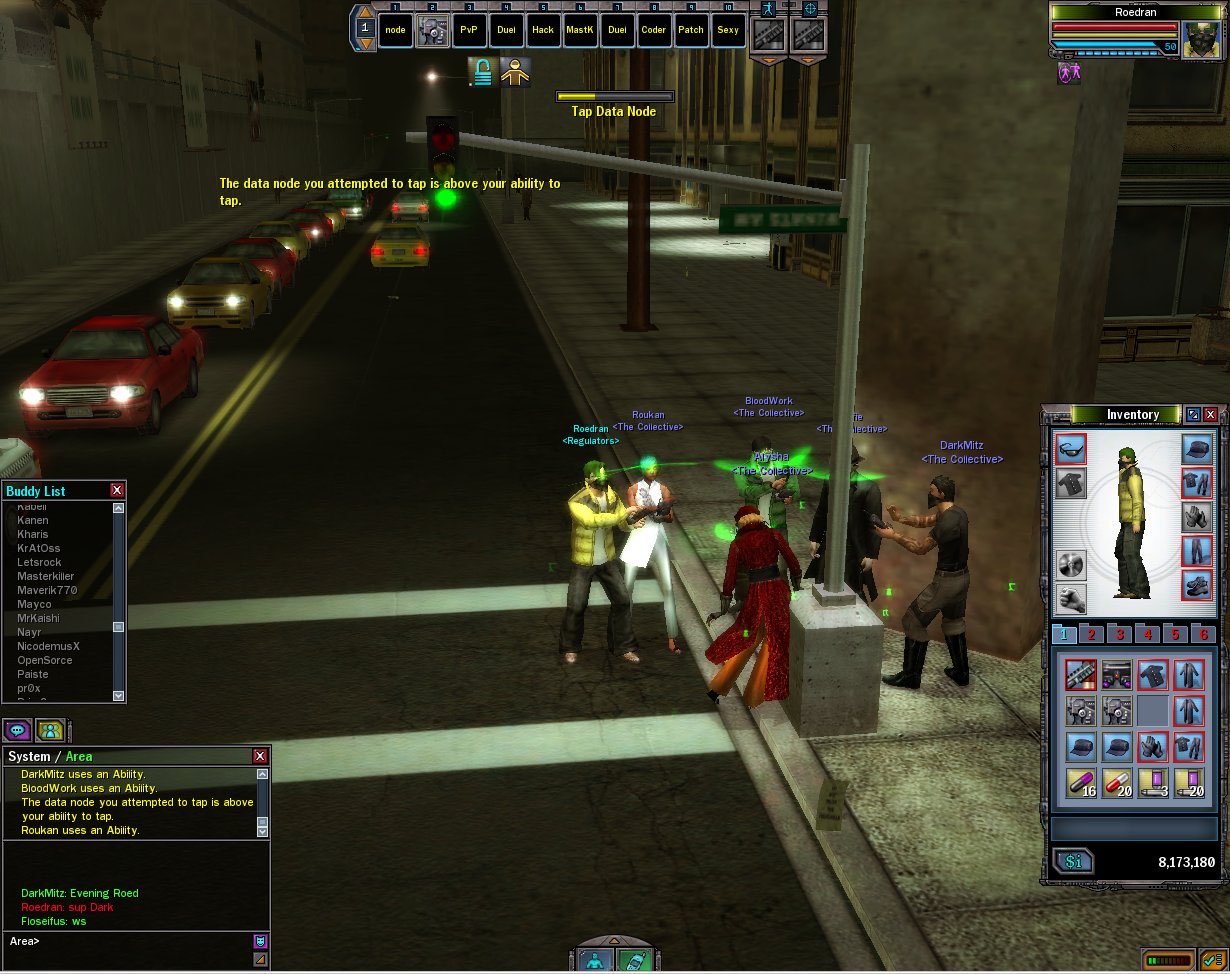This screenshot has height=974, width=1230.
Task: Select buddy OpenSorce in the list
Action: coord(44,660)
